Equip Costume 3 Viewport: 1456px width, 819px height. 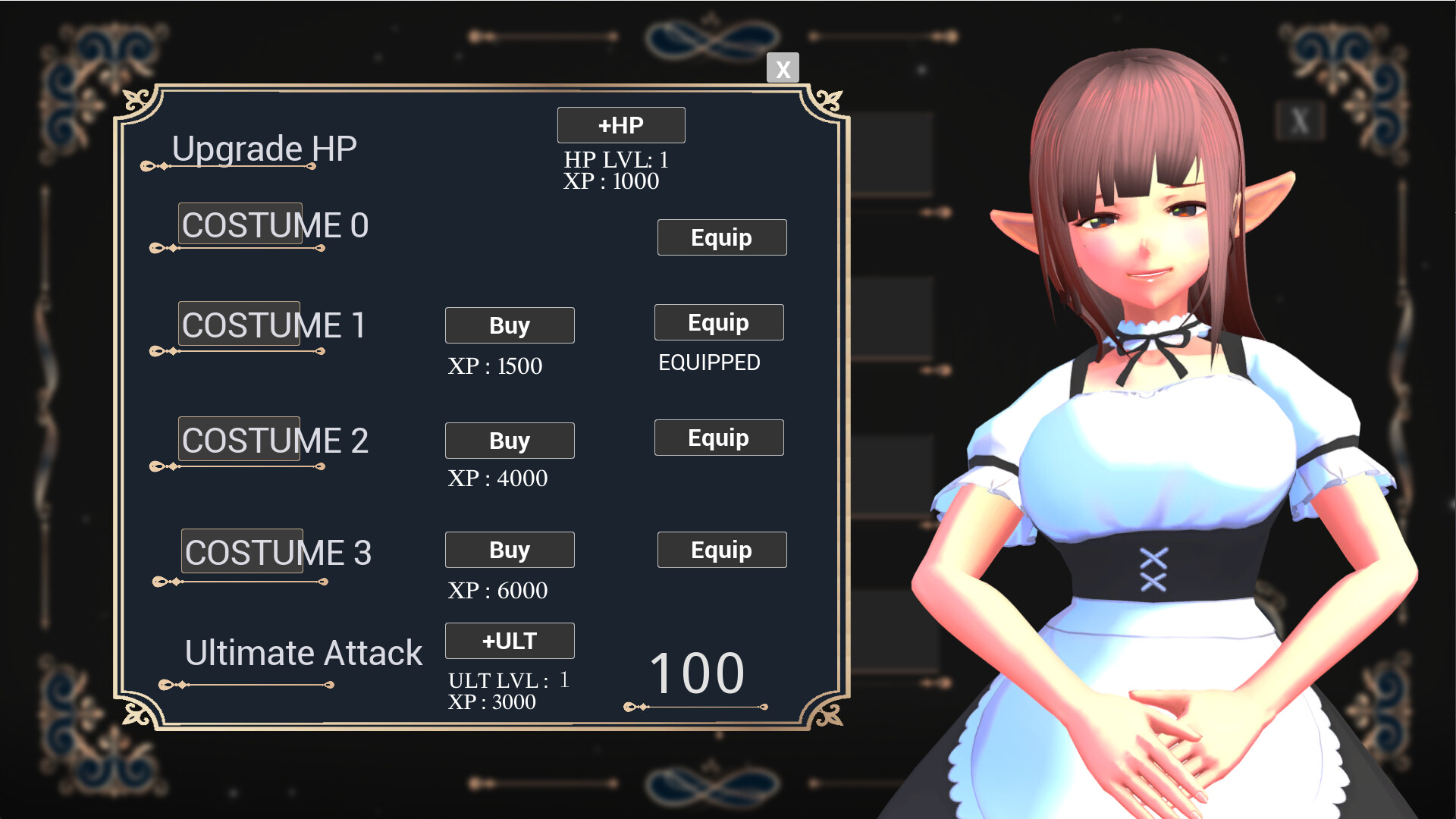721,550
